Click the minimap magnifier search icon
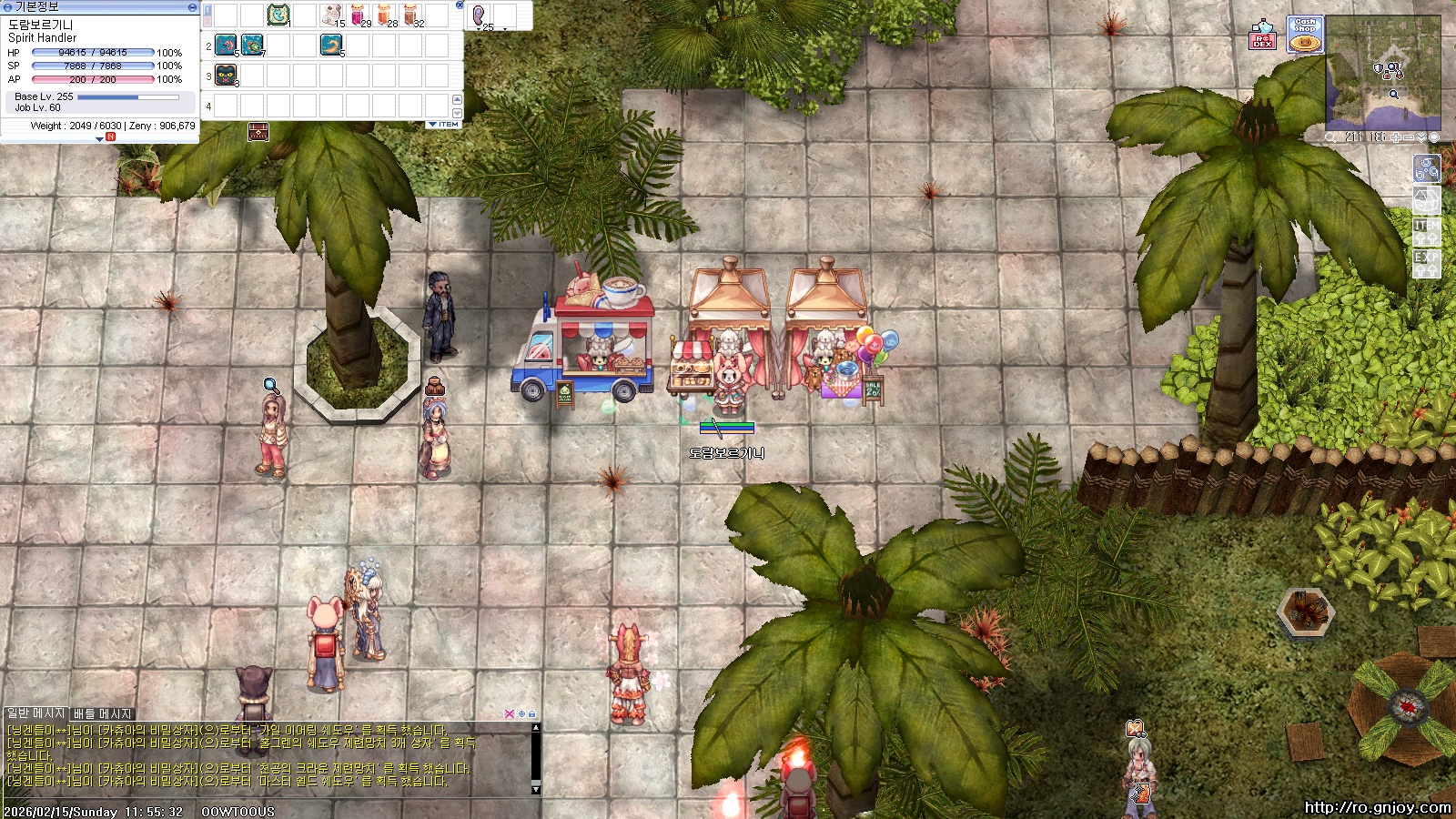Viewport: 1456px width, 819px height. click(x=1331, y=137)
